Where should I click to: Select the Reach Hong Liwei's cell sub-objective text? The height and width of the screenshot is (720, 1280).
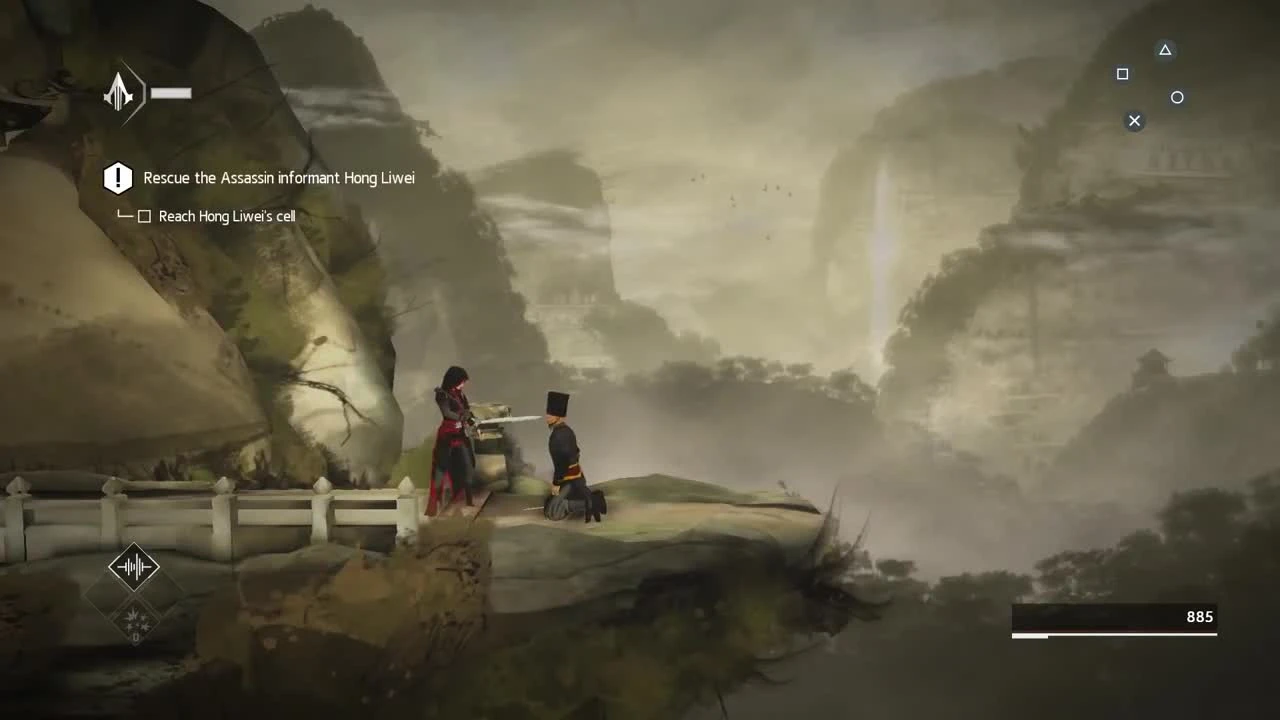[x=227, y=216]
